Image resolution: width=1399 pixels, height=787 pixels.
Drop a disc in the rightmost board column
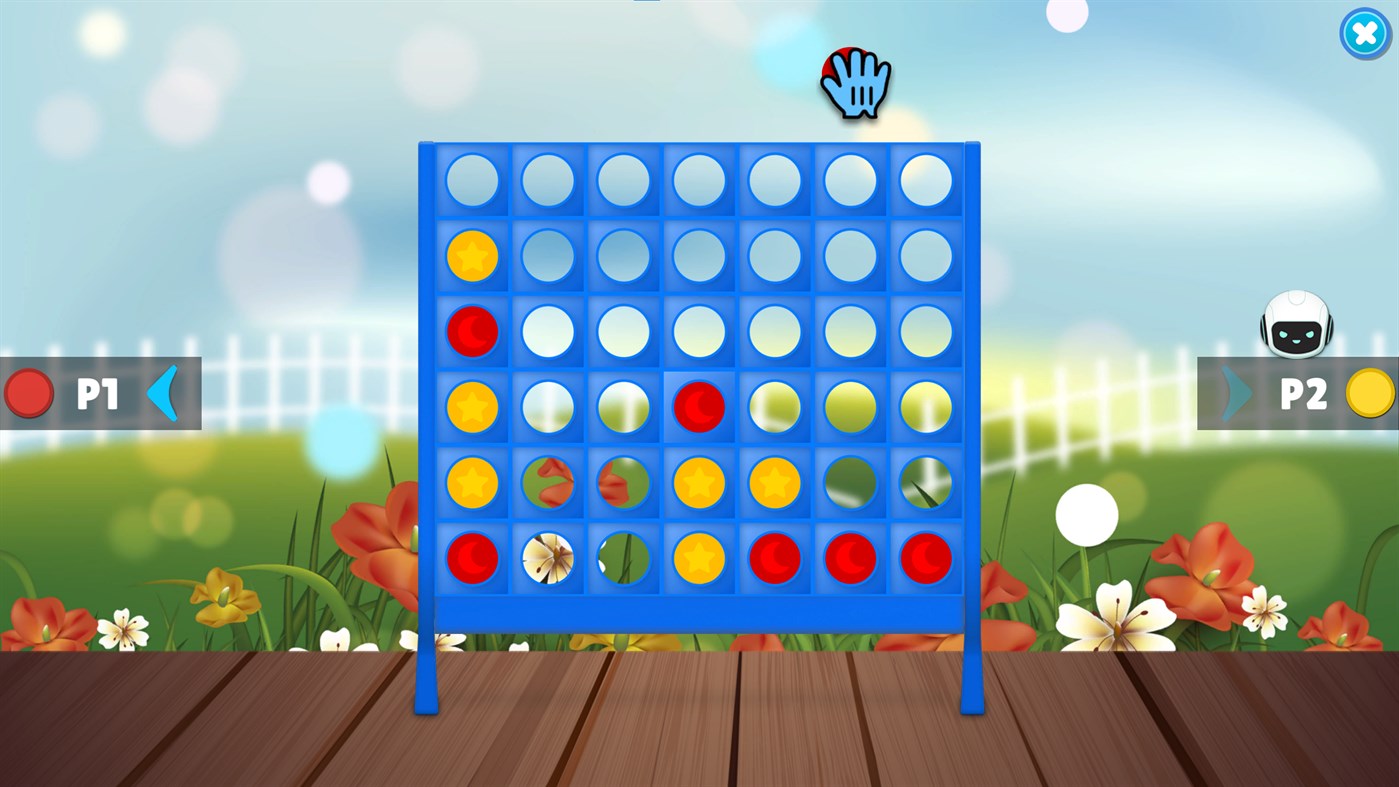coord(925,180)
